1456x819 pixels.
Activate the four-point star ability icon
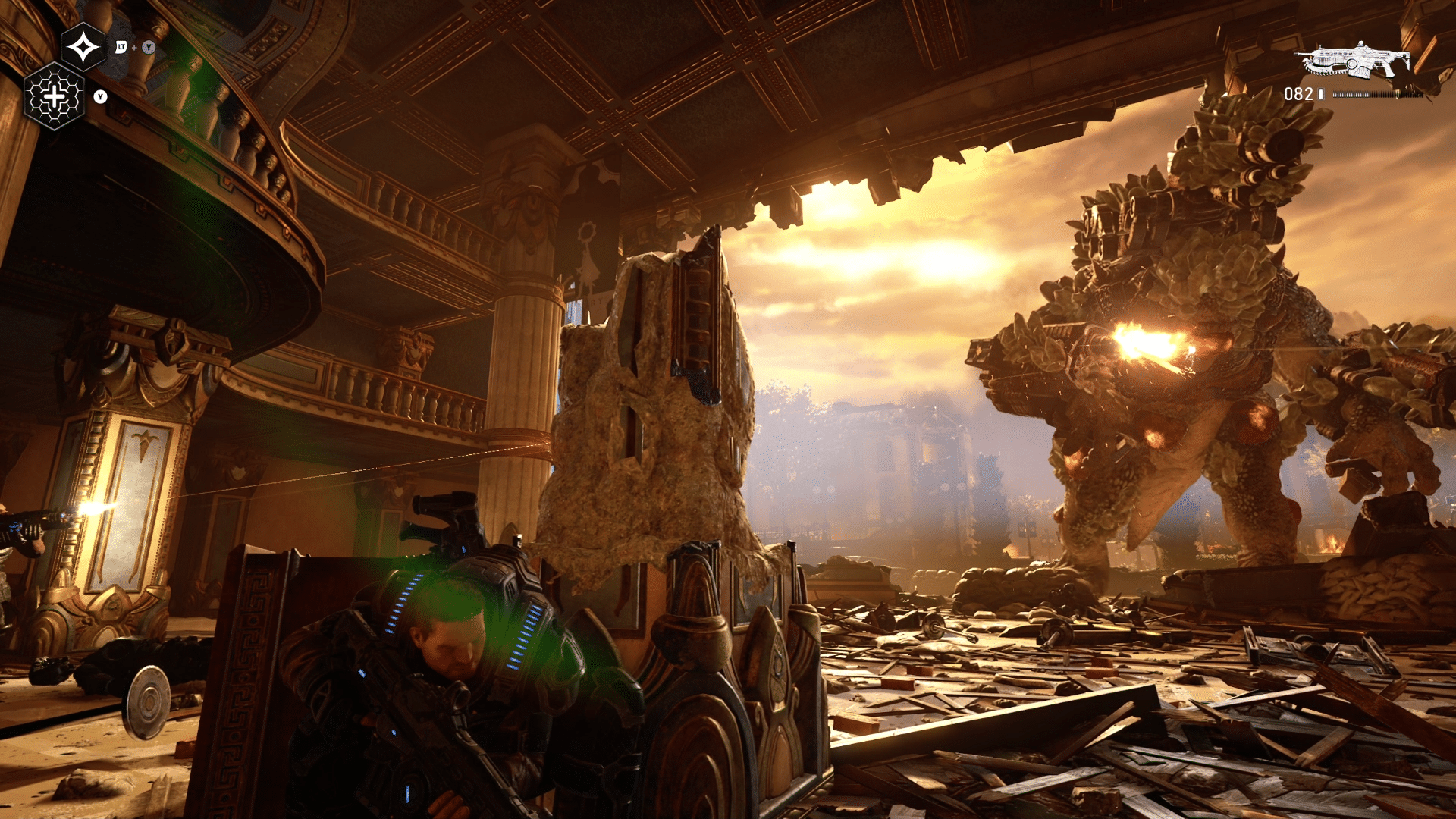[83, 48]
